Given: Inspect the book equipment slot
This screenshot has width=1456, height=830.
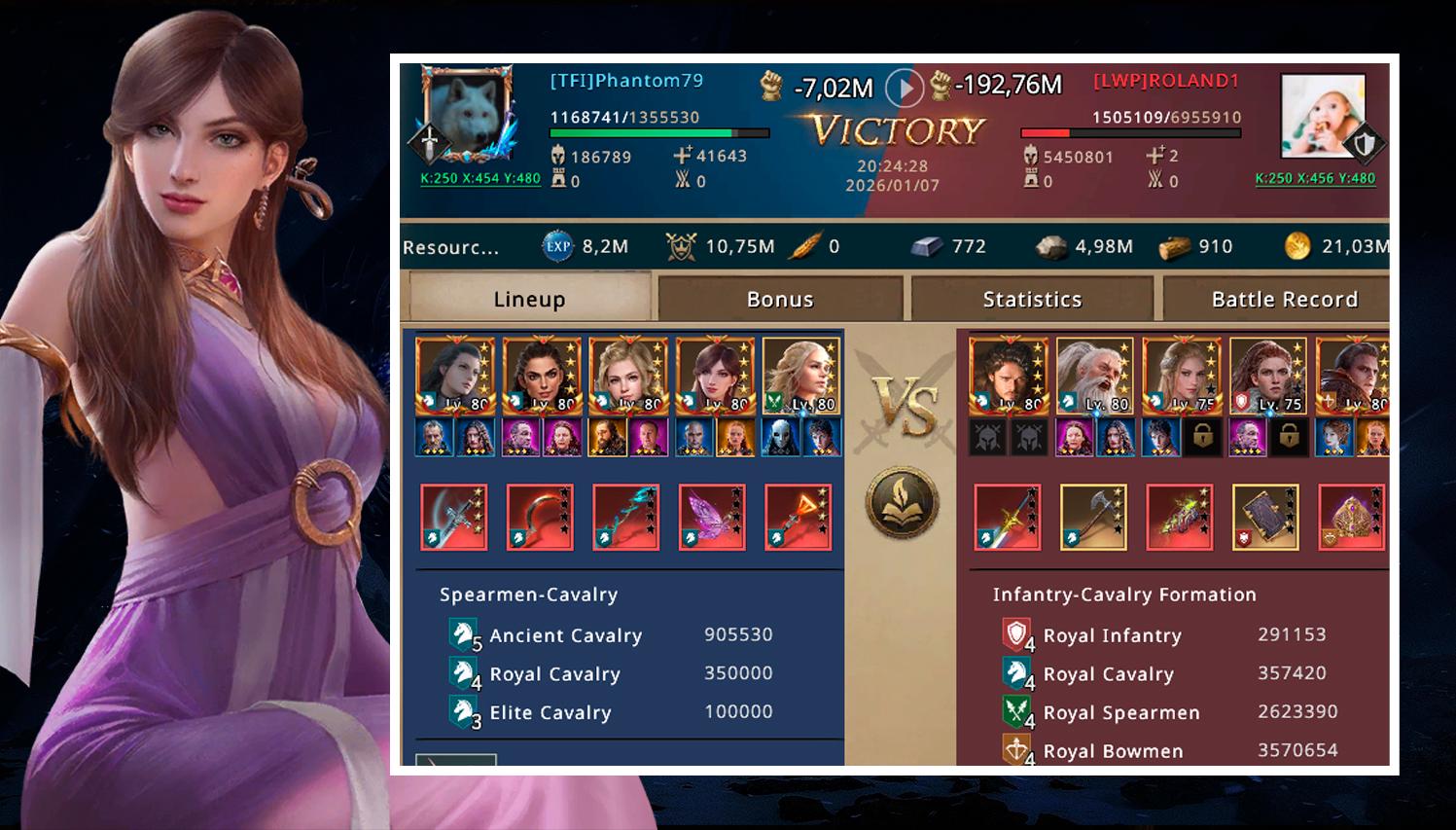Looking at the screenshot, I should [x=1265, y=517].
